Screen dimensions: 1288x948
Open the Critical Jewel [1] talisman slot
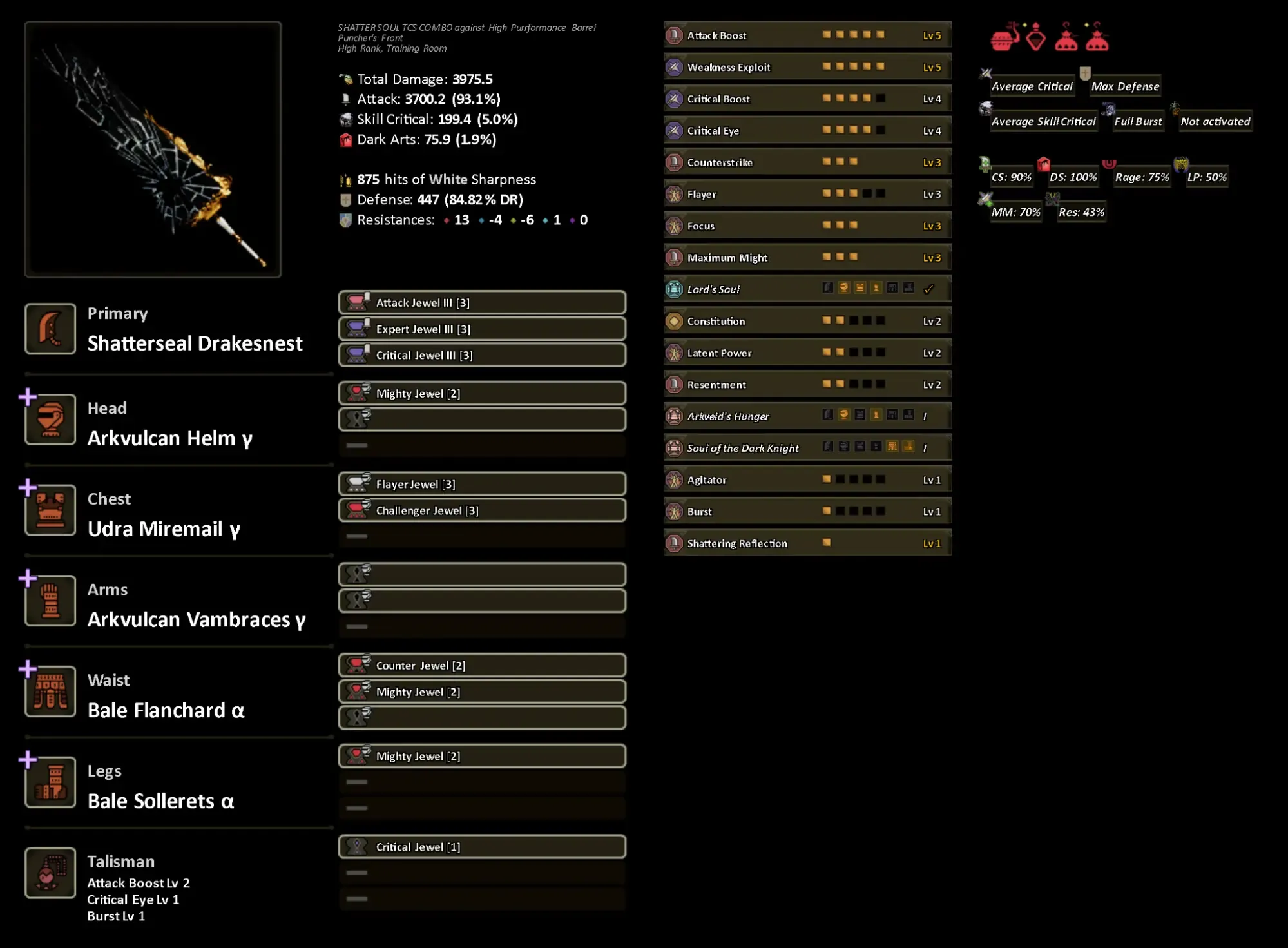tap(482, 847)
